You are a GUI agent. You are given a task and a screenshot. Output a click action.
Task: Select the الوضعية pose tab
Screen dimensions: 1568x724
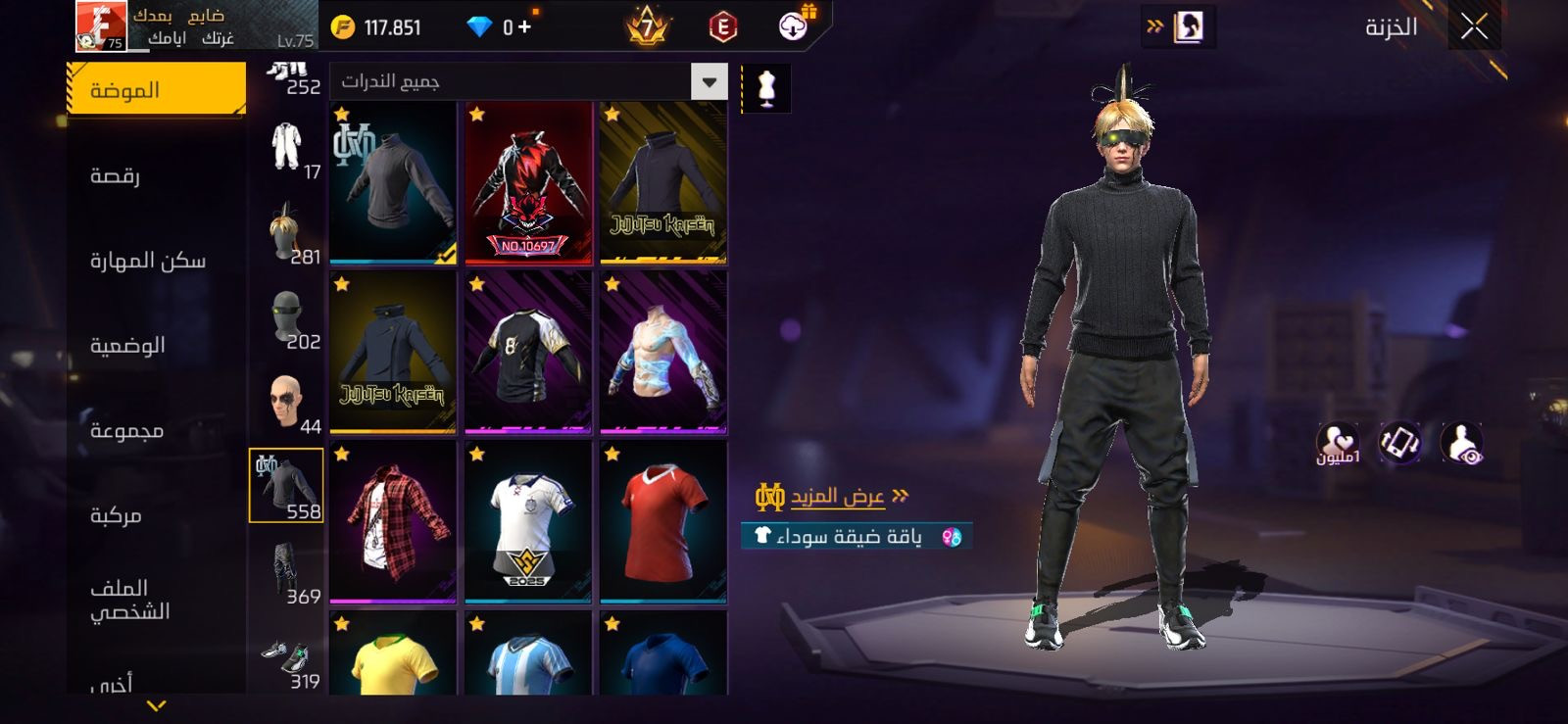pos(127,346)
